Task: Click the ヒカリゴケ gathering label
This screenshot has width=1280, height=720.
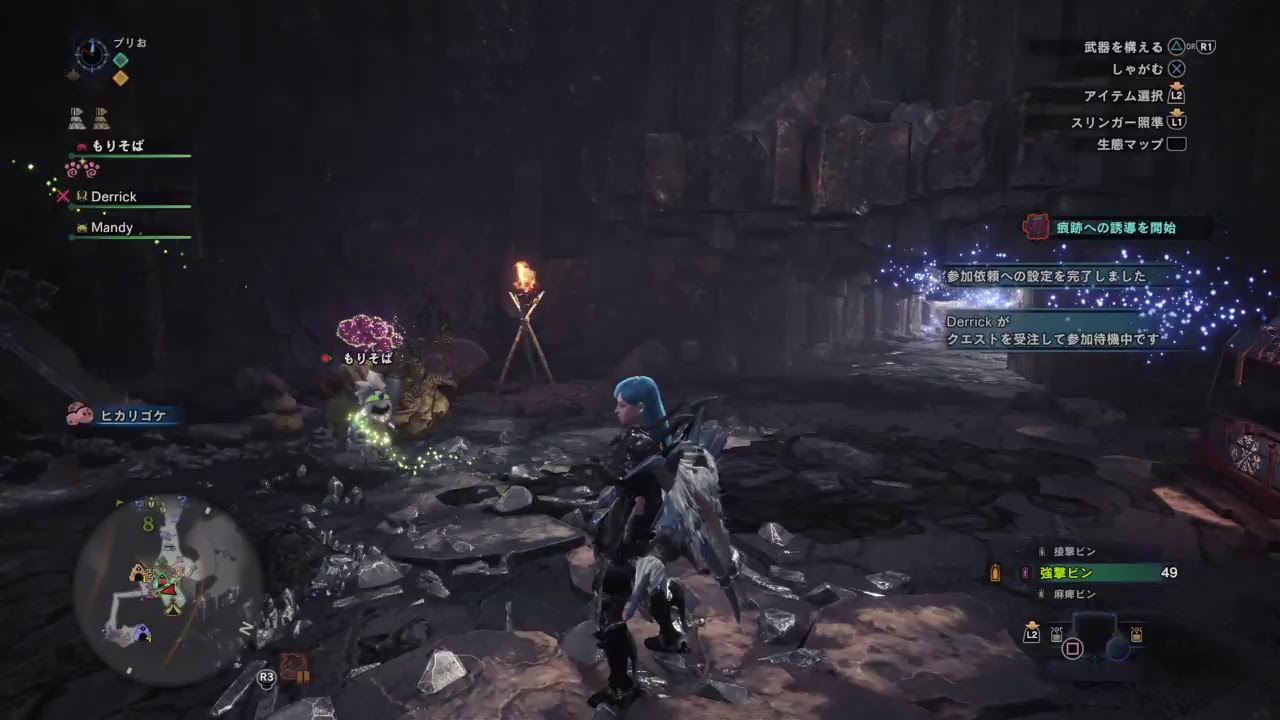Action: point(132,416)
